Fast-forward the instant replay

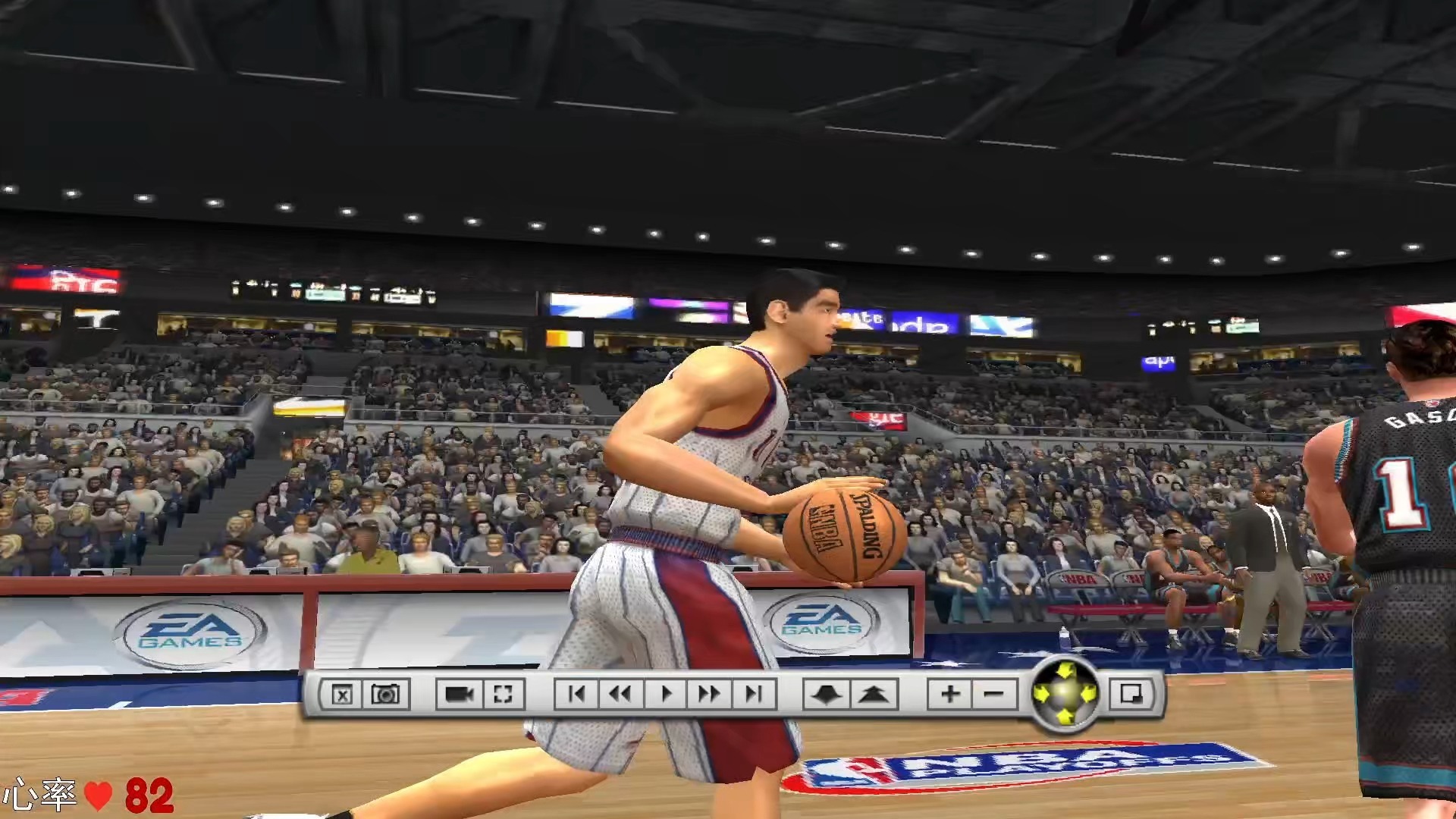[x=710, y=695]
